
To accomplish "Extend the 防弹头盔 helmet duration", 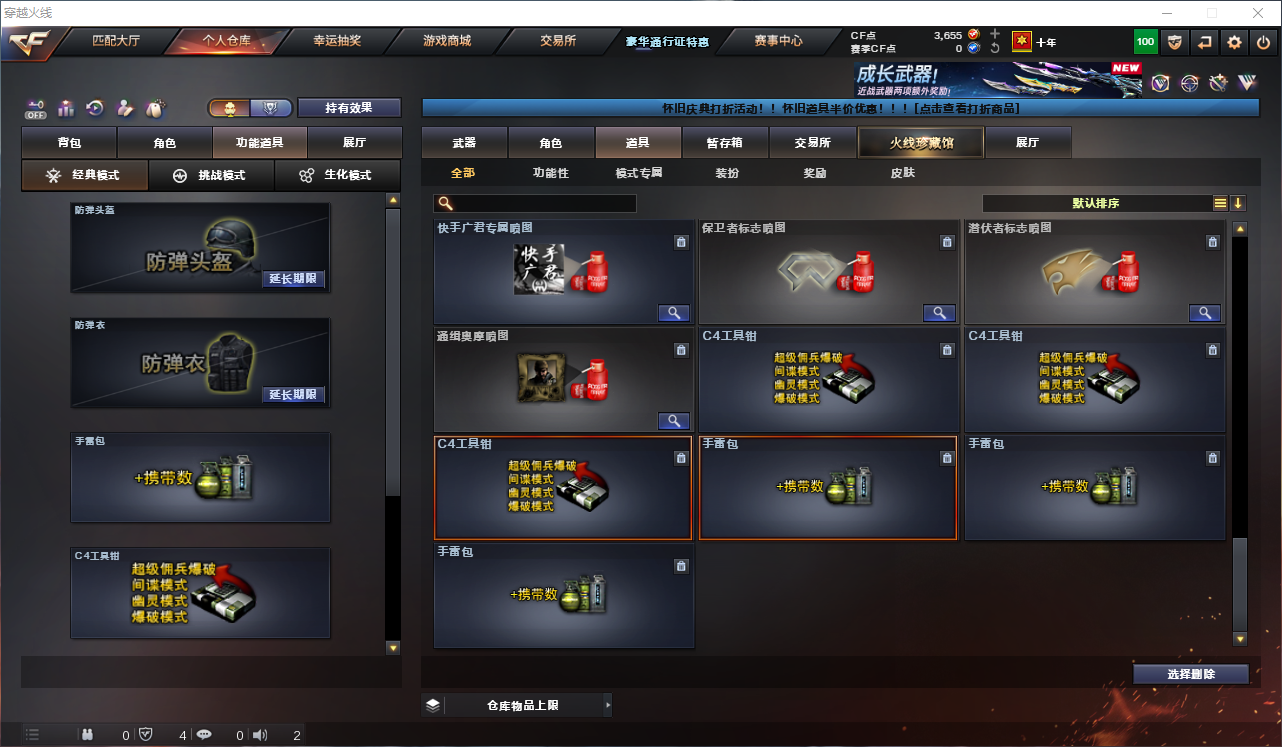I will (x=293, y=279).
